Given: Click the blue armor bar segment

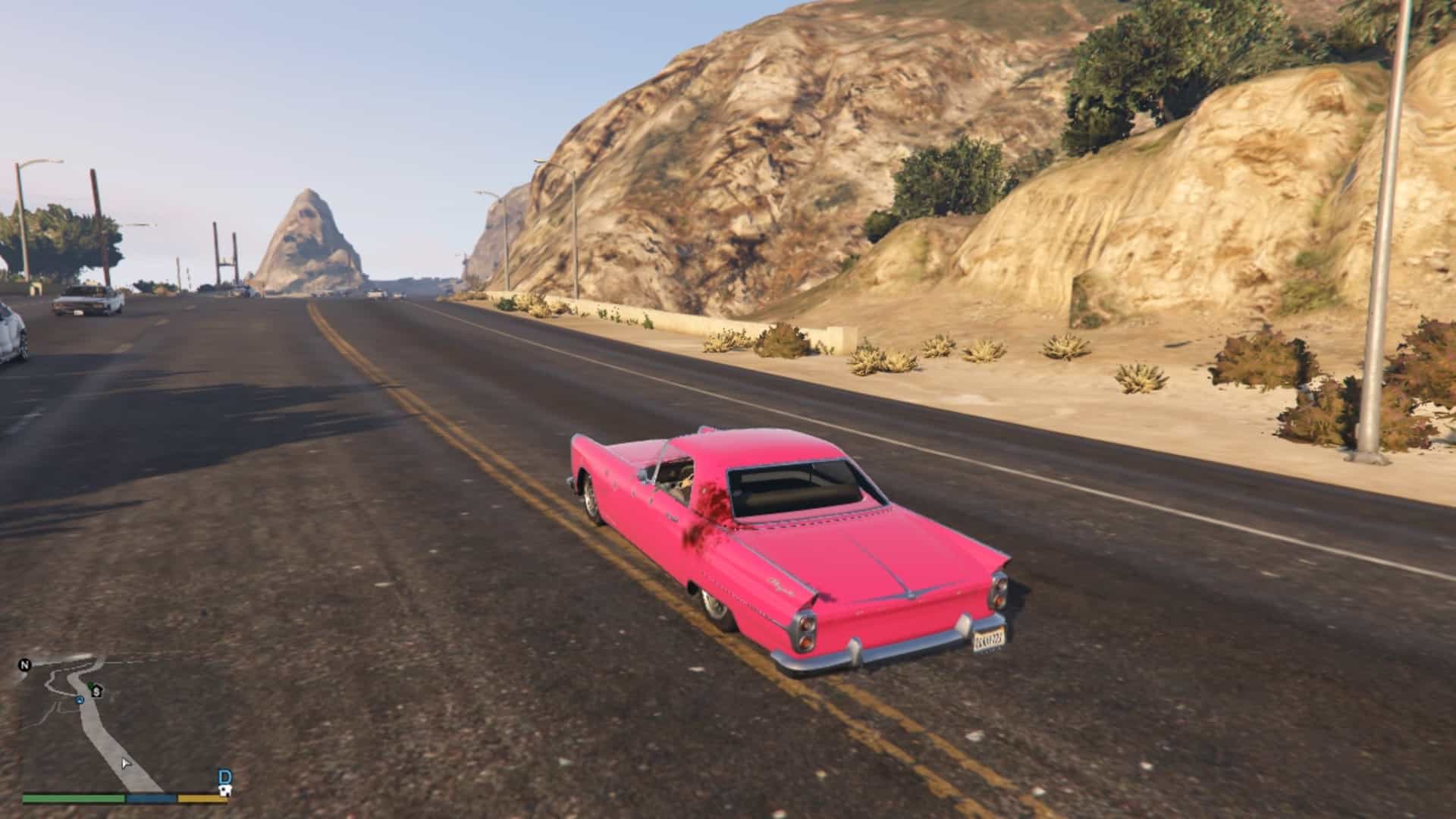Looking at the screenshot, I should 150,800.
